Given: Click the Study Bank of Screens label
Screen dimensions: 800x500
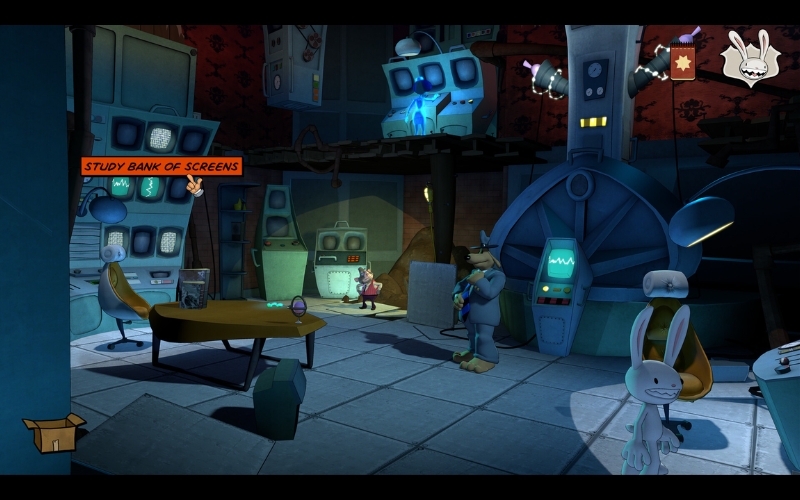Looking at the screenshot, I should [161, 166].
